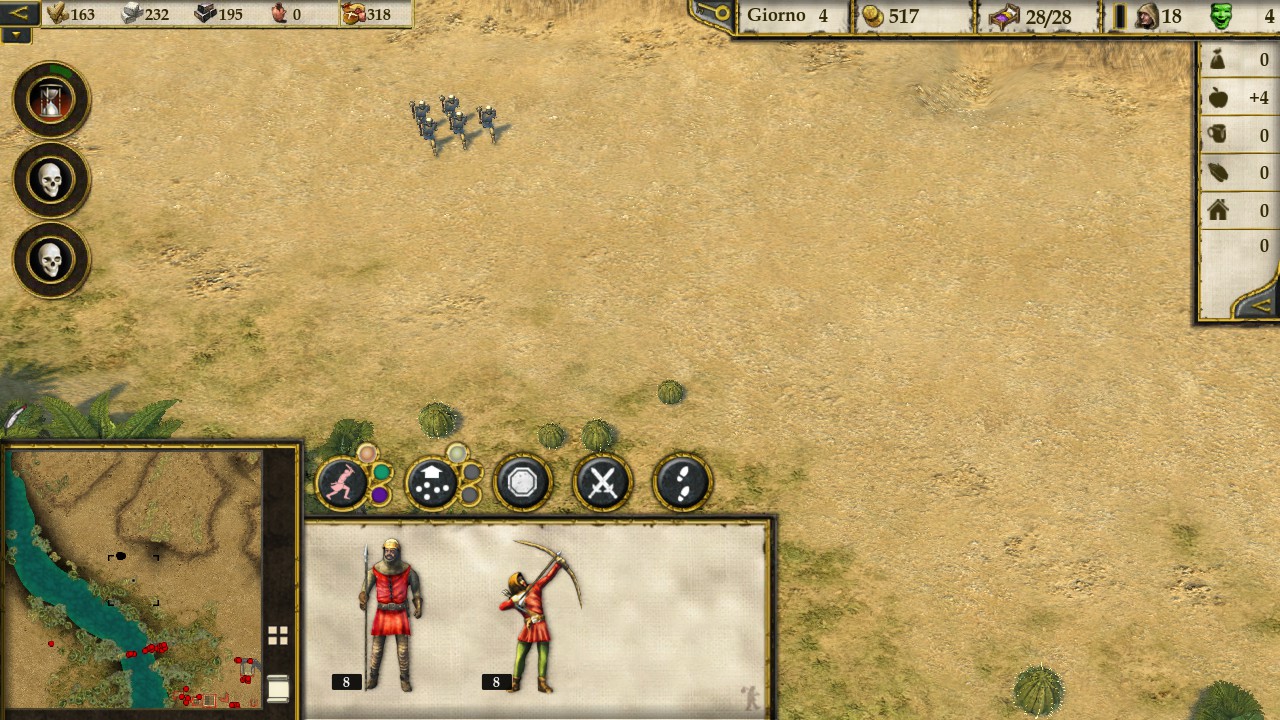Viewport: 1280px width, 720px height.
Task: Click the minimap
Action: click(x=134, y=577)
